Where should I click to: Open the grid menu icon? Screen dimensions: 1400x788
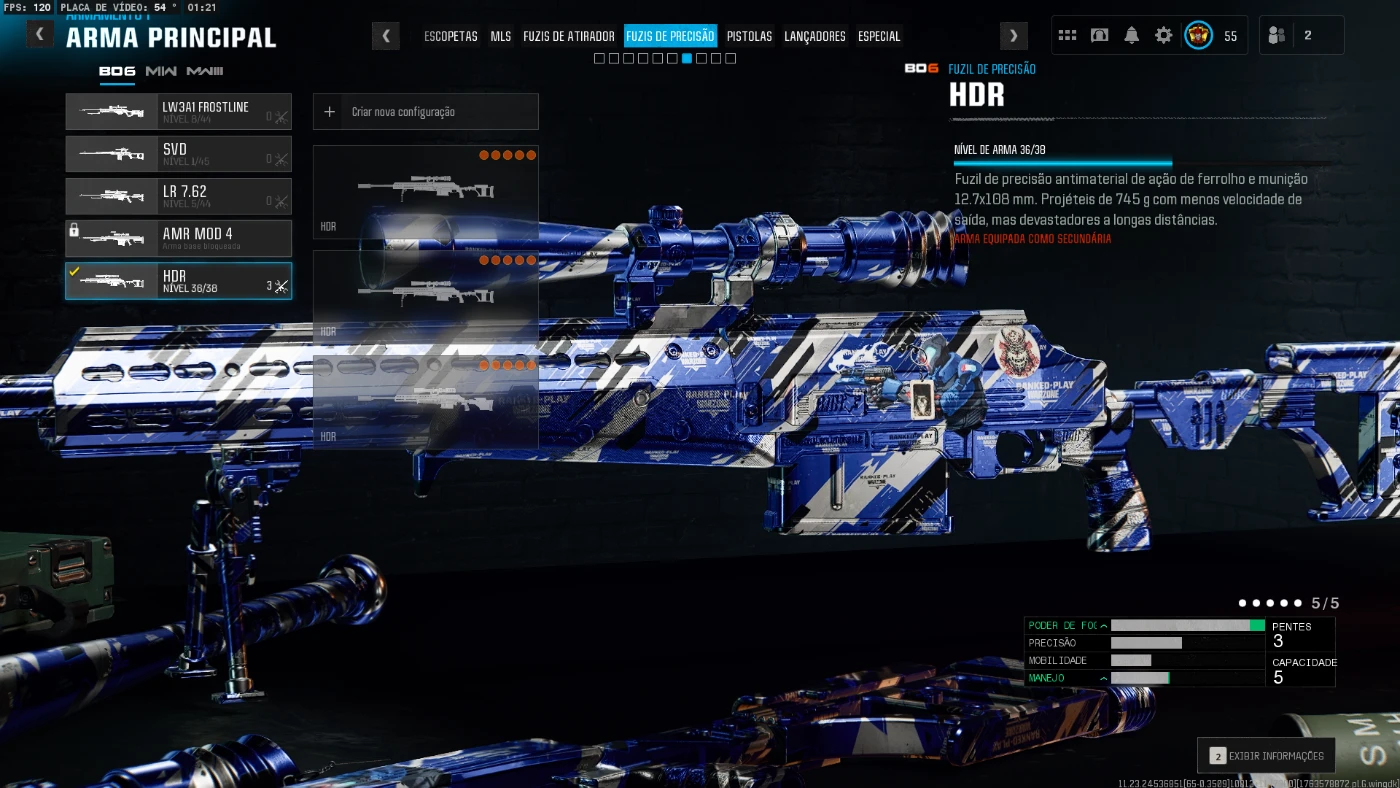[x=1067, y=36]
